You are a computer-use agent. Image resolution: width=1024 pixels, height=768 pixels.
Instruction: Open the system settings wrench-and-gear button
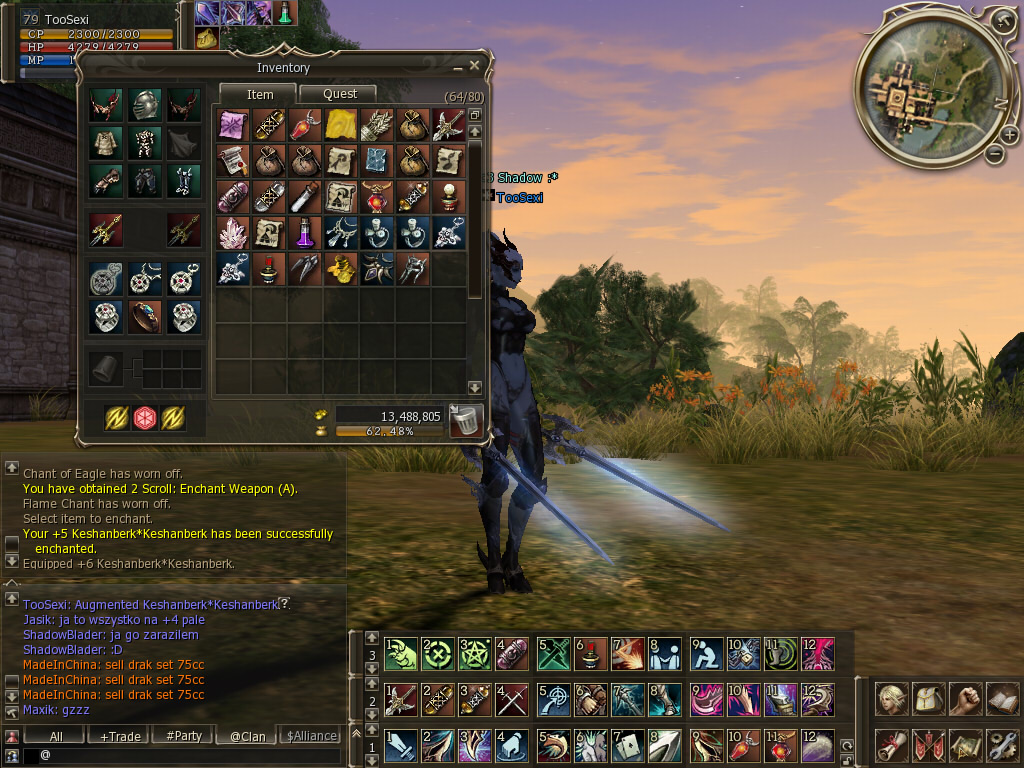click(1001, 745)
